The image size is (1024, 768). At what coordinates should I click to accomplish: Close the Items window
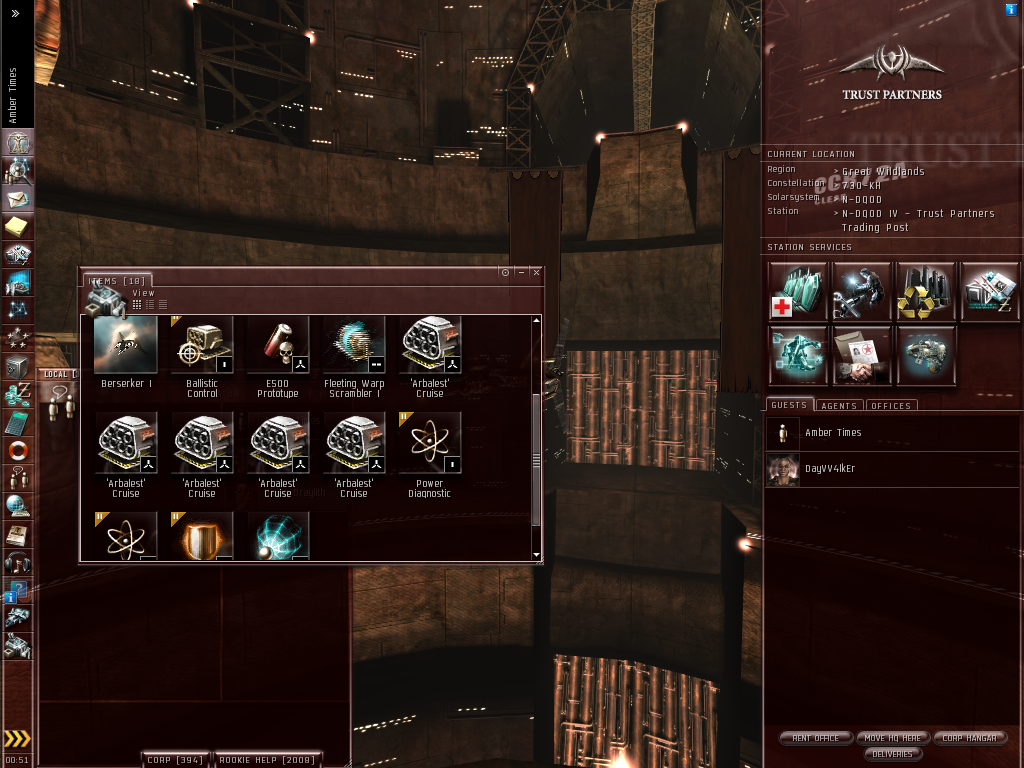click(x=536, y=272)
